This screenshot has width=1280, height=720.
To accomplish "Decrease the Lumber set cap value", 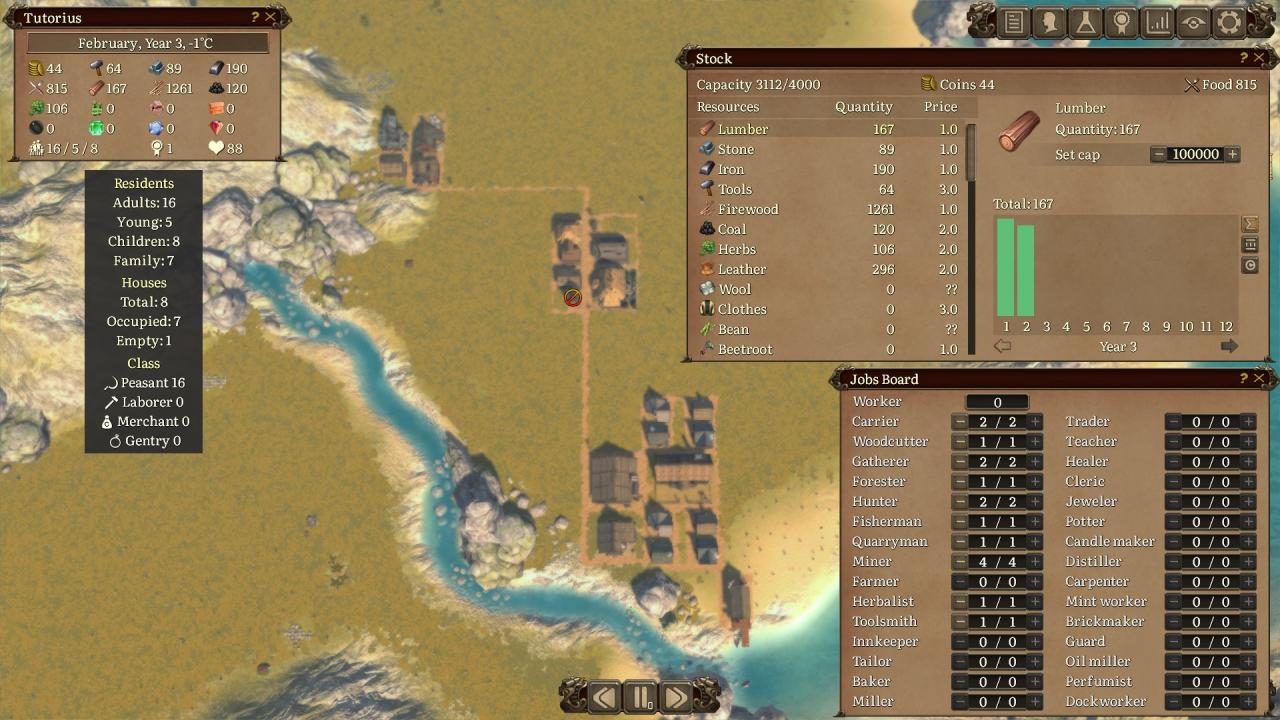I will (x=1159, y=154).
